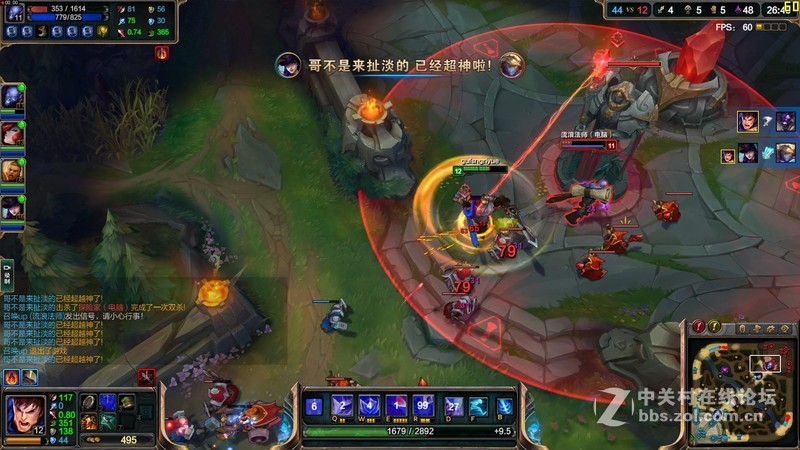Click the passive ability icon left of Q
This screenshot has height=450, width=800.
(314, 406)
